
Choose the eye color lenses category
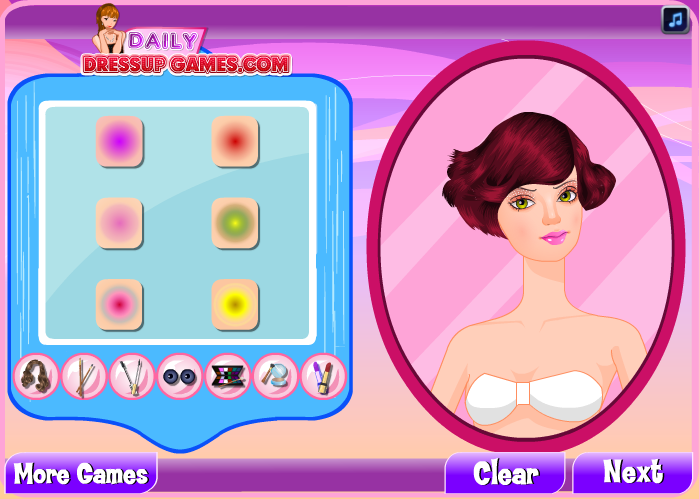(180, 376)
